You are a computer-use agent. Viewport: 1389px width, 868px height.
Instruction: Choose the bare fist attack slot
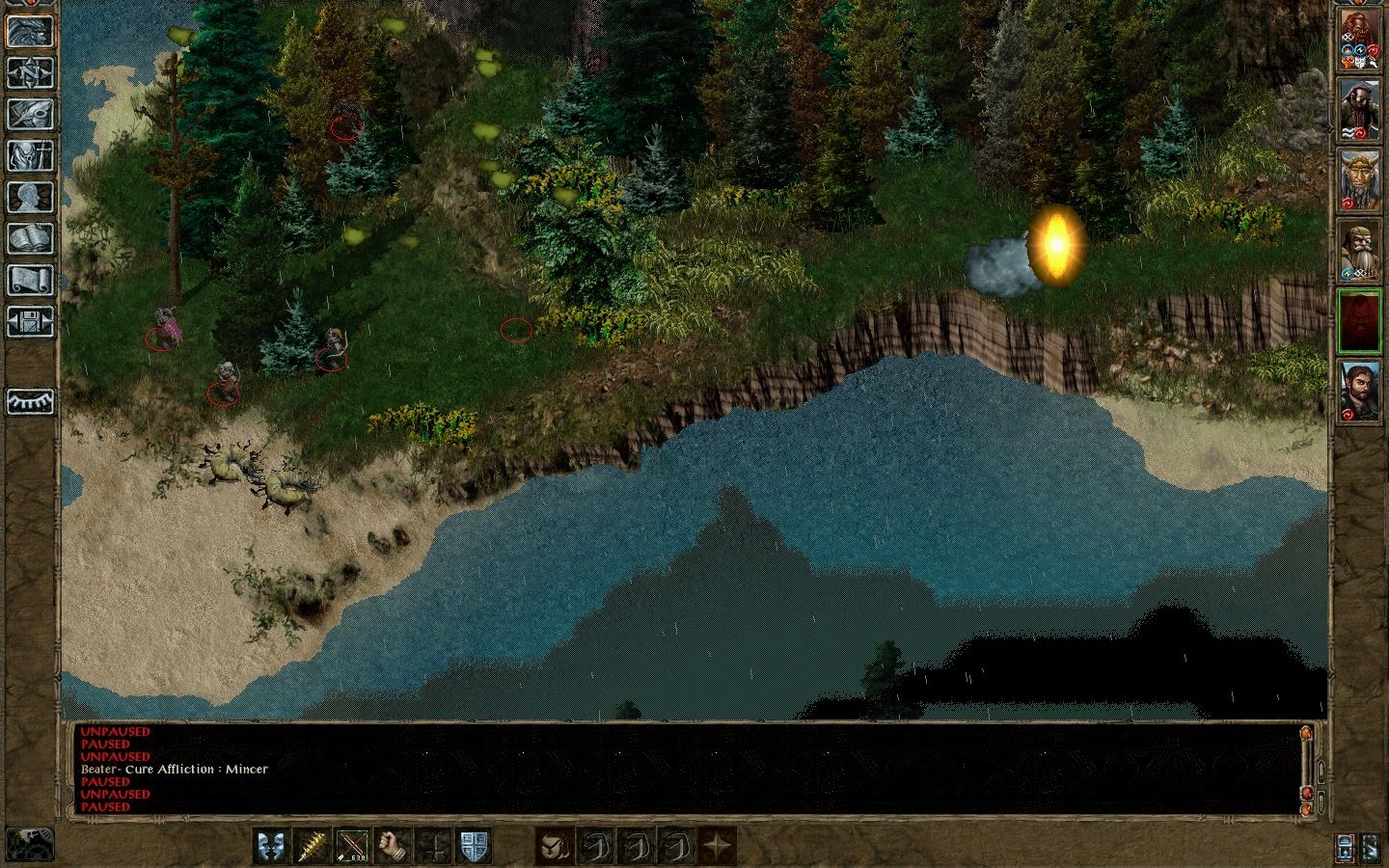[393, 846]
